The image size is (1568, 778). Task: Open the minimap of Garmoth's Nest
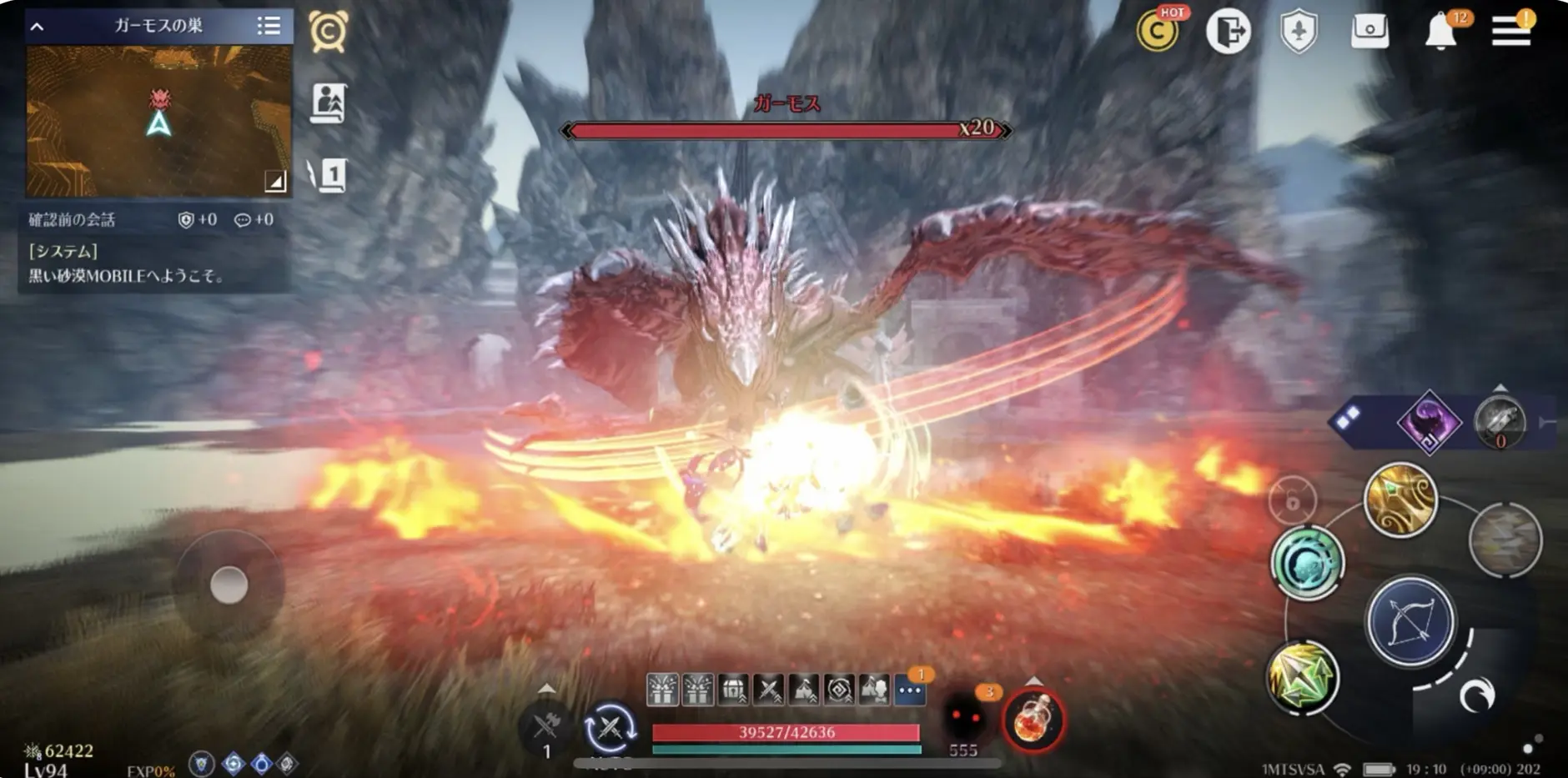tap(158, 121)
